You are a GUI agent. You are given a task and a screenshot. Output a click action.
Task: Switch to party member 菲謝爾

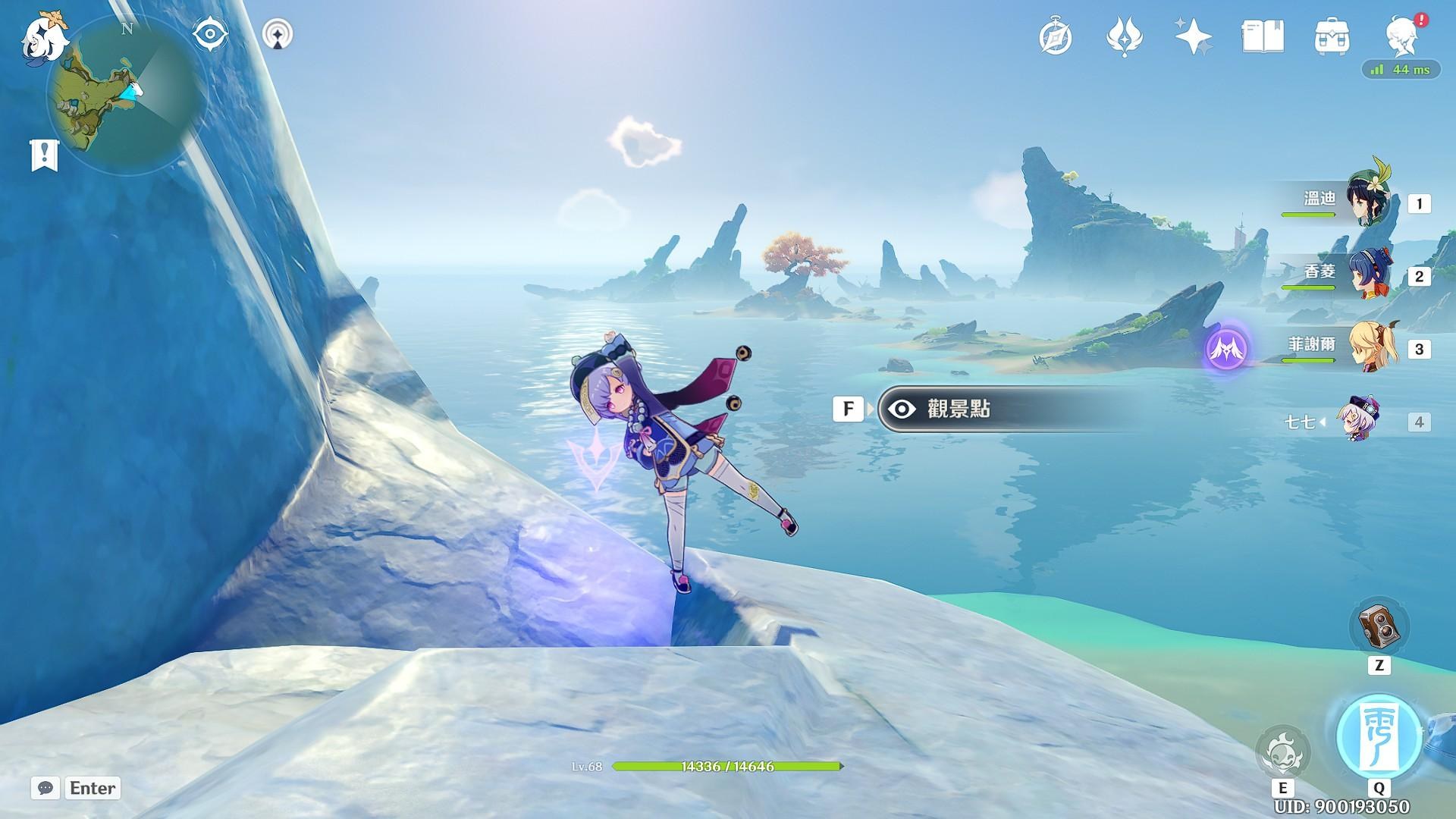[1367, 347]
